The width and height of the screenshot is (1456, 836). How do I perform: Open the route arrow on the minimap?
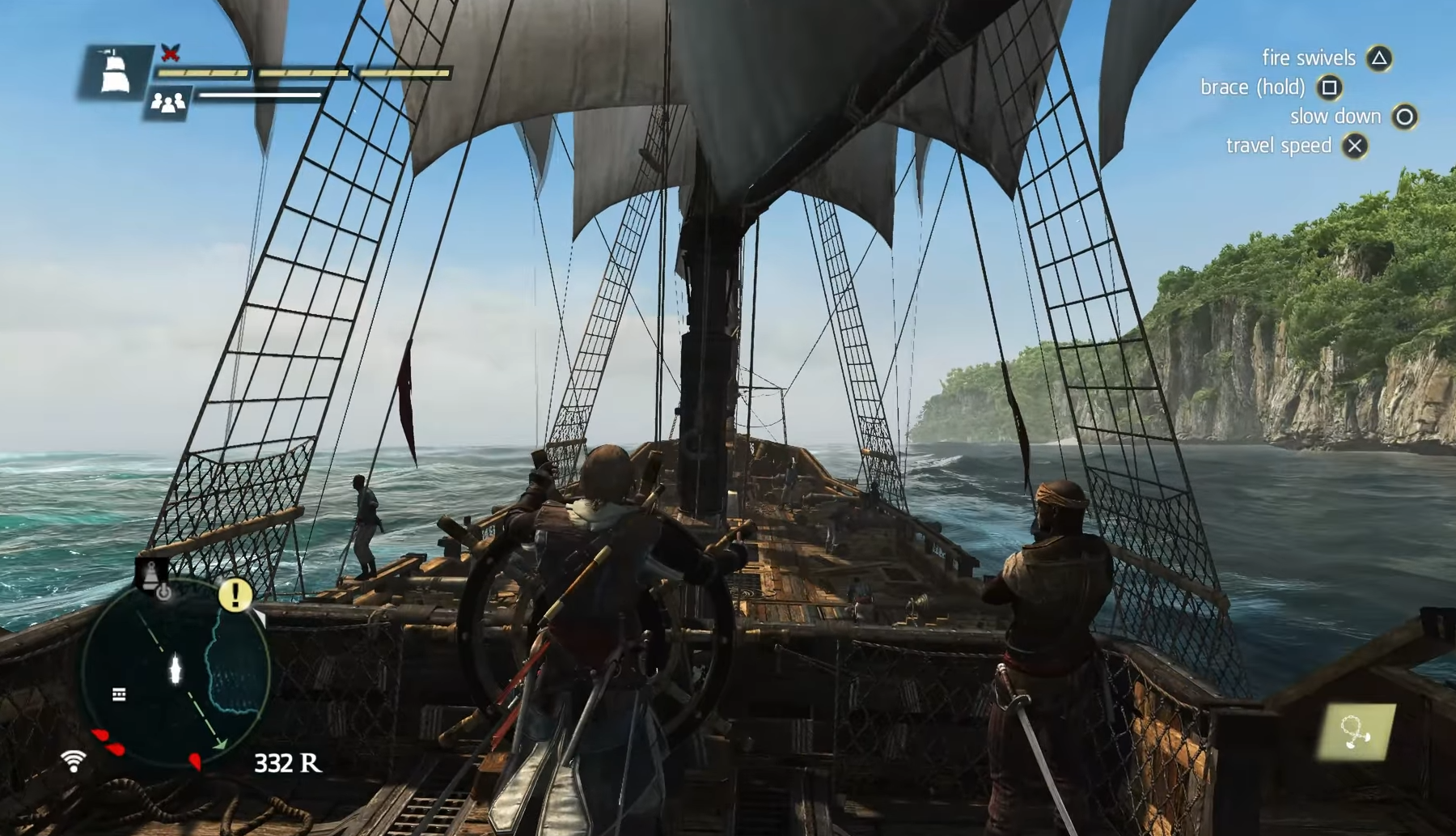click(x=220, y=743)
